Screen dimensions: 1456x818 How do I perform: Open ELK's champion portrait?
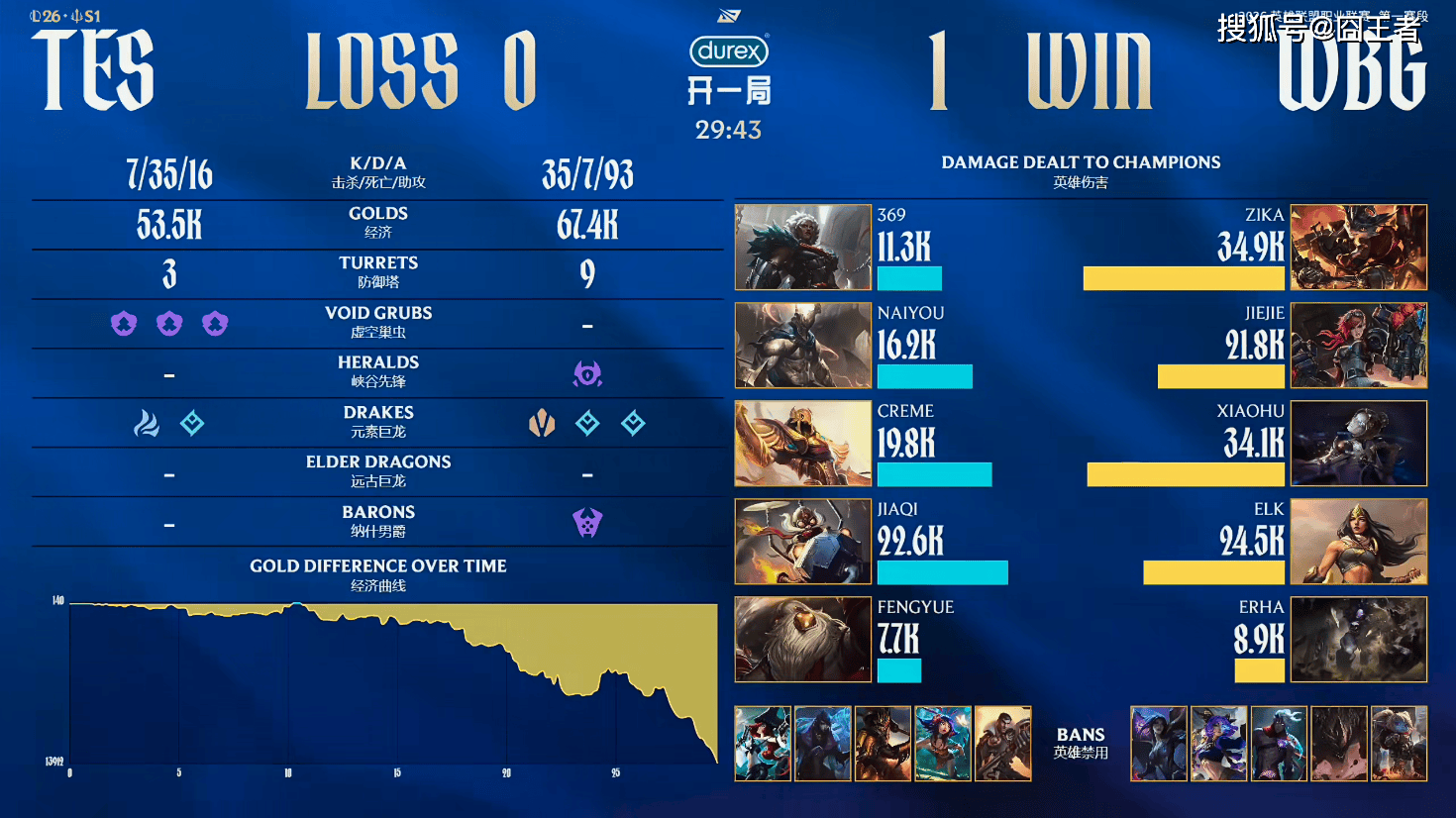click(x=1359, y=541)
